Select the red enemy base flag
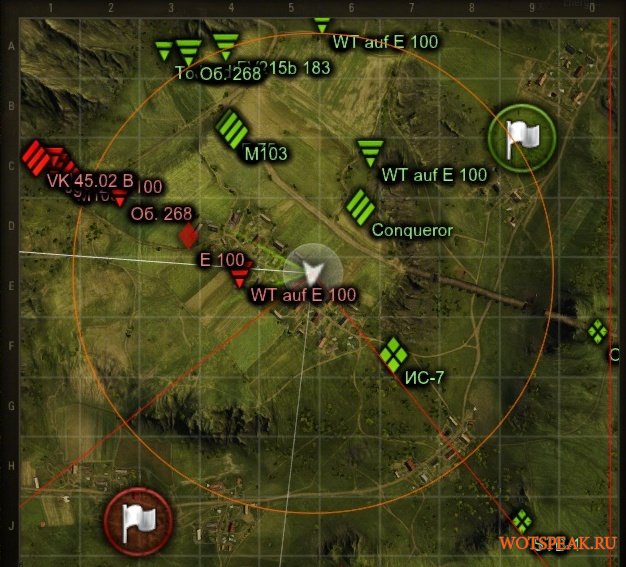The height and width of the screenshot is (567, 626). pos(137,518)
